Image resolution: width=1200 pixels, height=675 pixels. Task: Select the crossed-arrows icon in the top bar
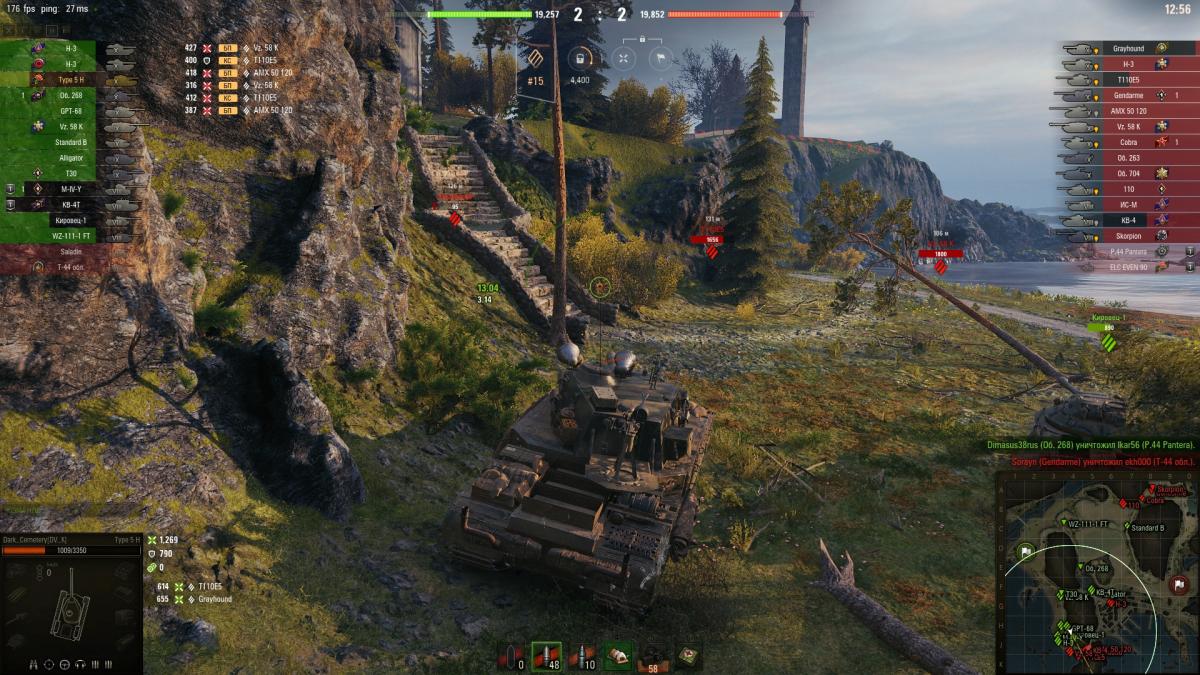click(x=622, y=58)
